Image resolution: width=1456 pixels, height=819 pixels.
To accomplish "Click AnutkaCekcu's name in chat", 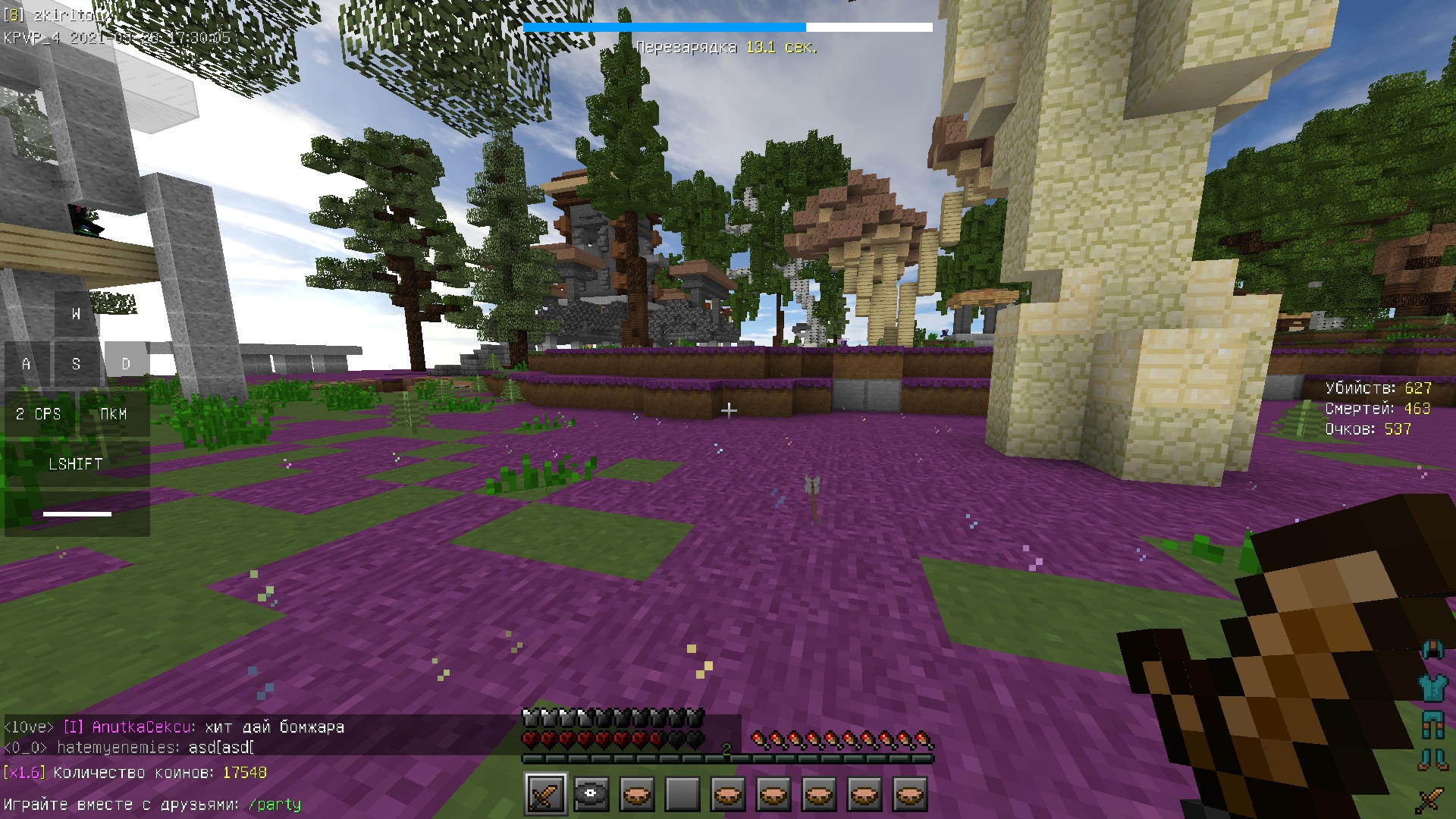I will (x=142, y=727).
